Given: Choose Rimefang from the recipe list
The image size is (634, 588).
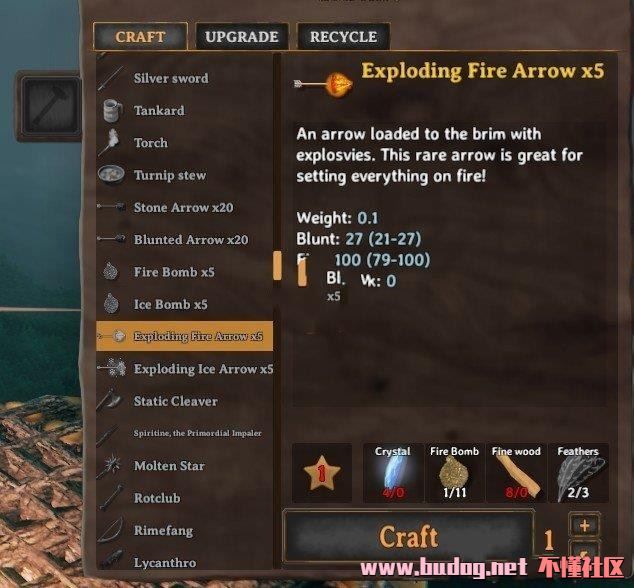Looking at the screenshot, I should point(163,530).
